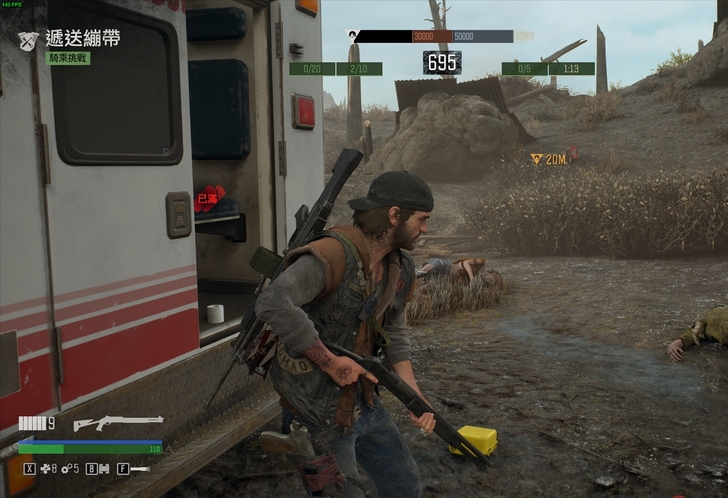Screen dimensions: 728x498
Task: Click the challenge shield badge icon
Action: tap(28, 40)
